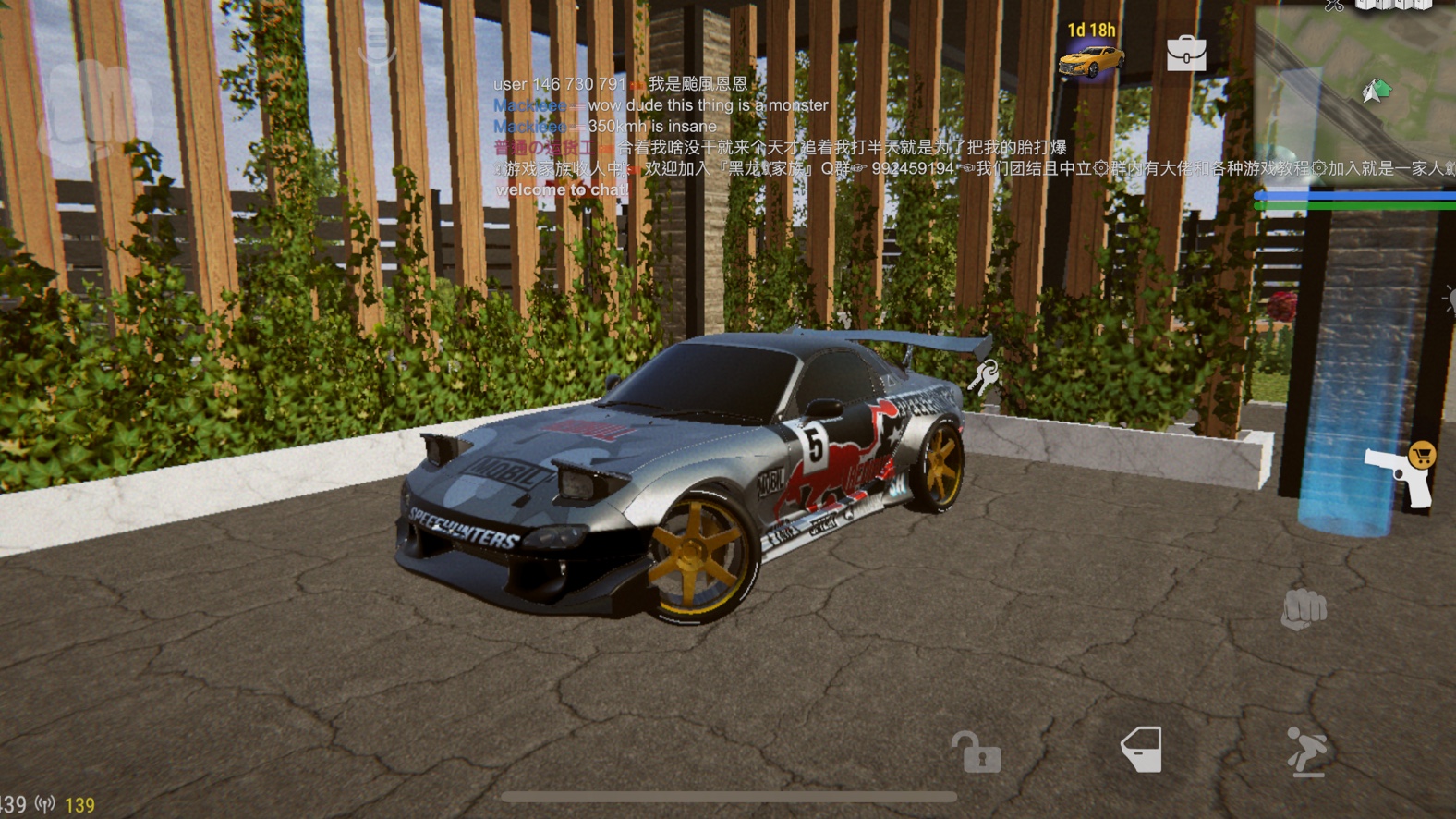Open the briefcase icon
The height and width of the screenshot is (819, 1456).
[1186, 54]
